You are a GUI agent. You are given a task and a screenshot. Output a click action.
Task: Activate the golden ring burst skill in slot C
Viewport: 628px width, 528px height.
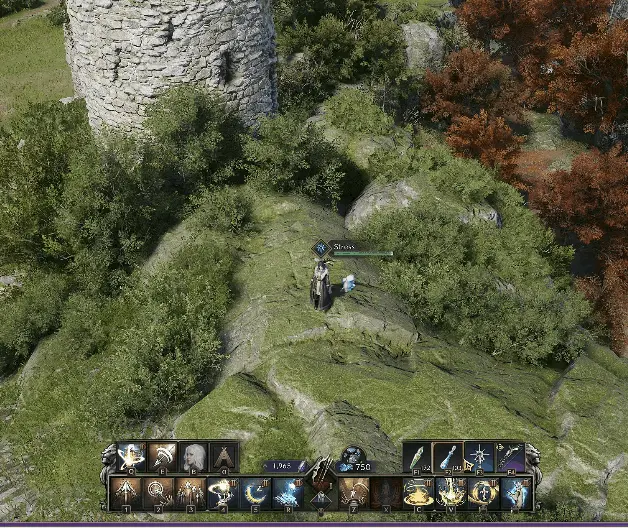pos(418,492)
